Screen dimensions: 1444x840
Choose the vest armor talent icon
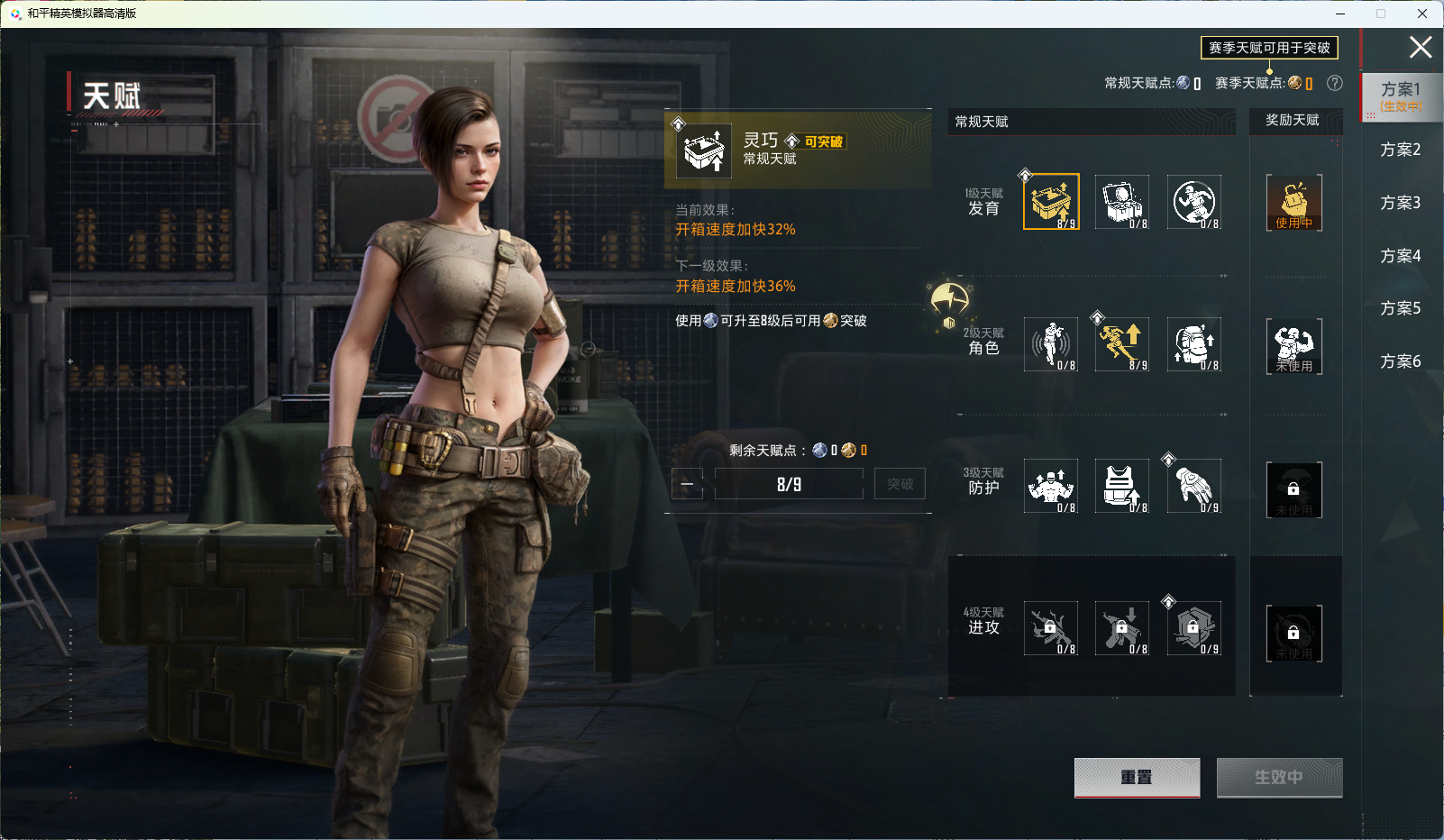pyautogui.click(x=1122, y=486)
